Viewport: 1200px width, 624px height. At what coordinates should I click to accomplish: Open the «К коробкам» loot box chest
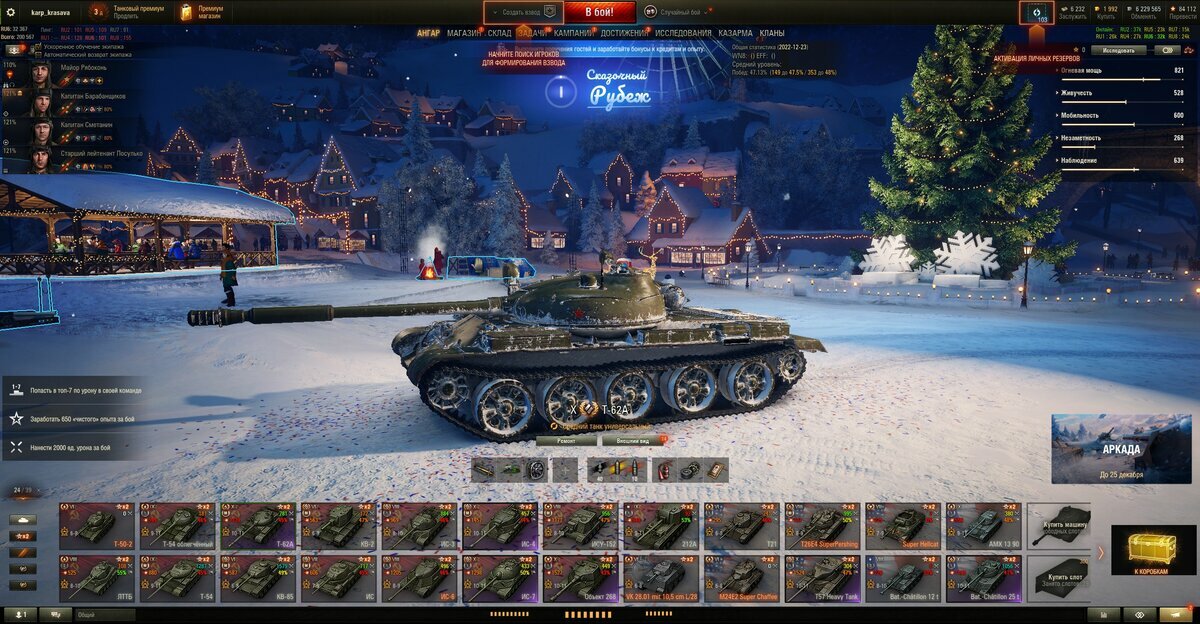tap(1153, 552)
